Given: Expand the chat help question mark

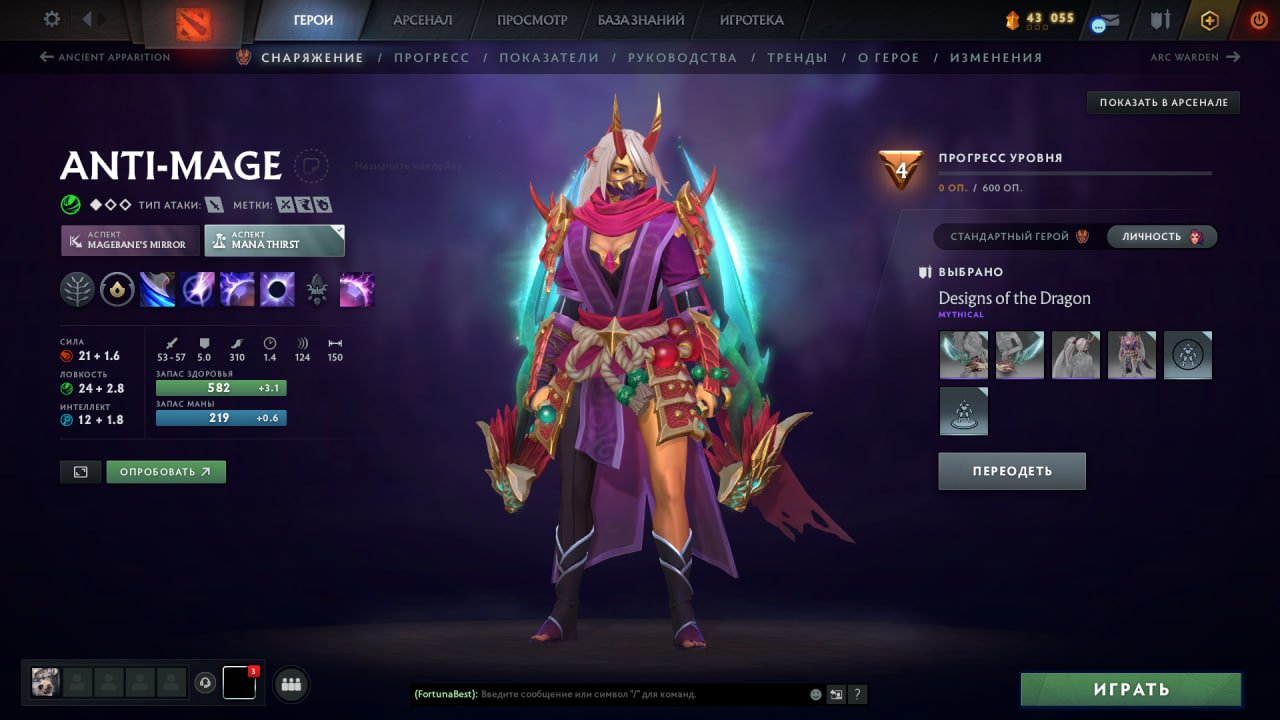Looking at the screenshot, I should (858, 694).
